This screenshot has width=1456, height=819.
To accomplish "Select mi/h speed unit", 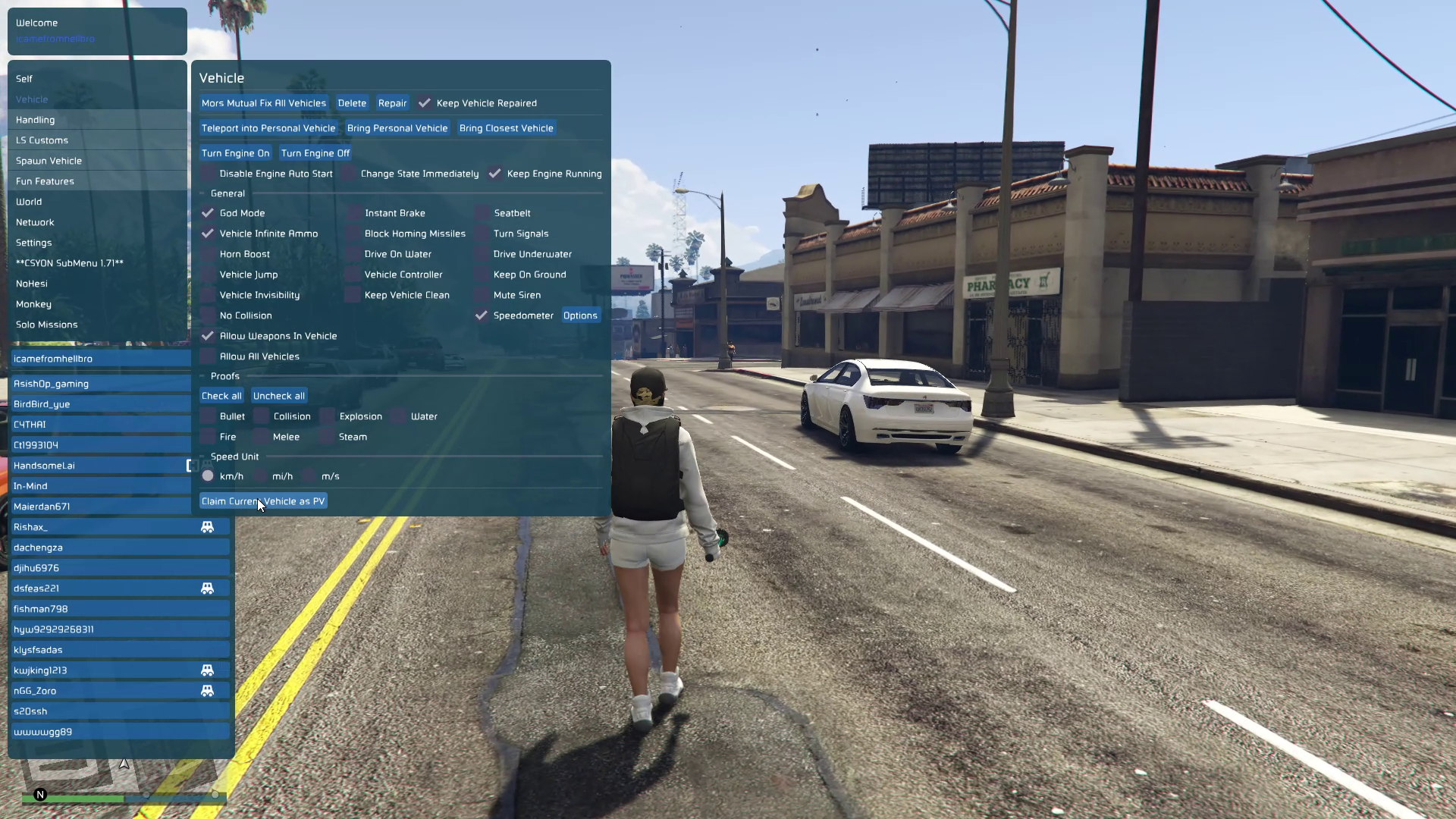I will click(261, 476).
